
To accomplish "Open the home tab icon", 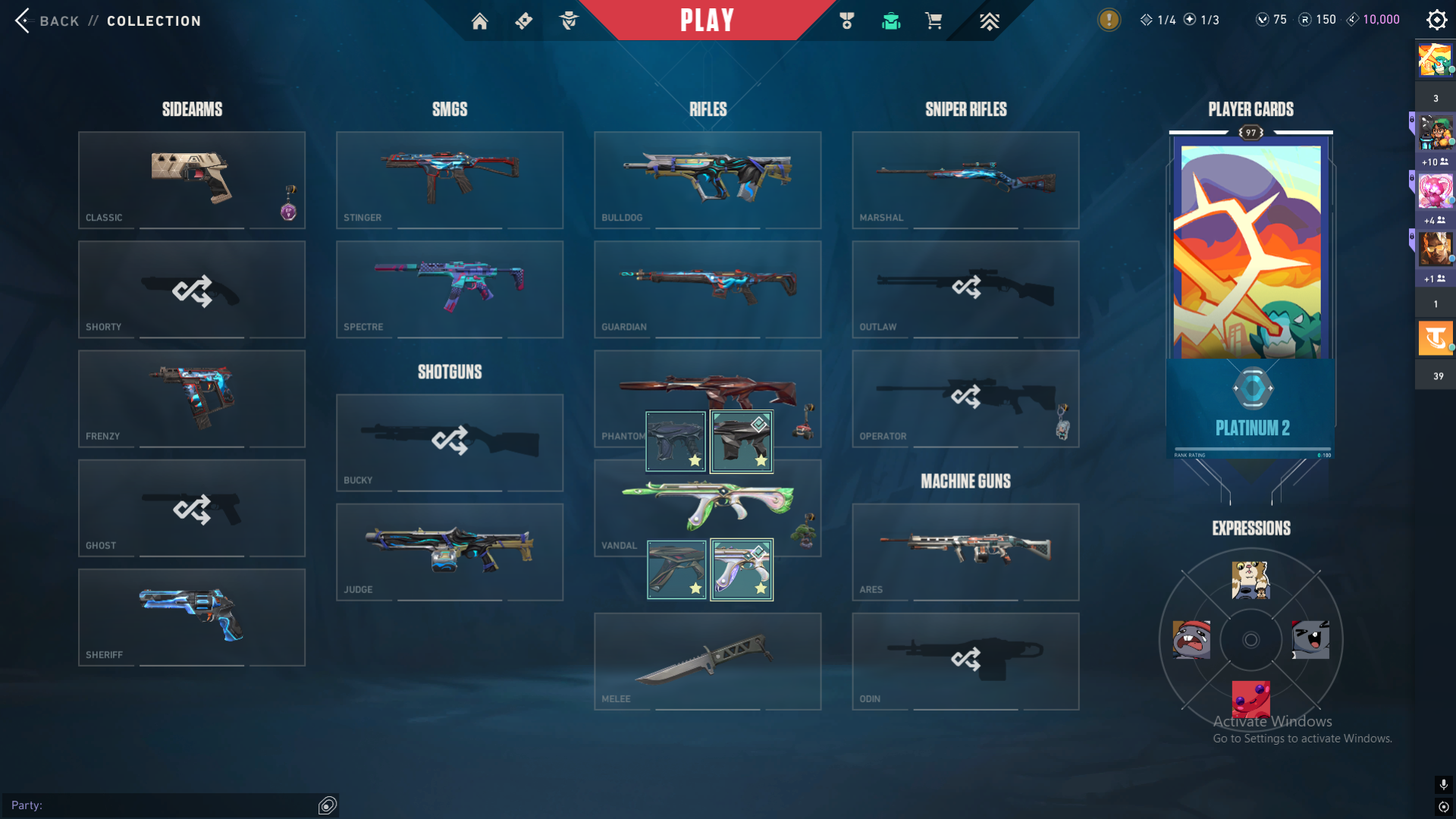I will 479,21.
